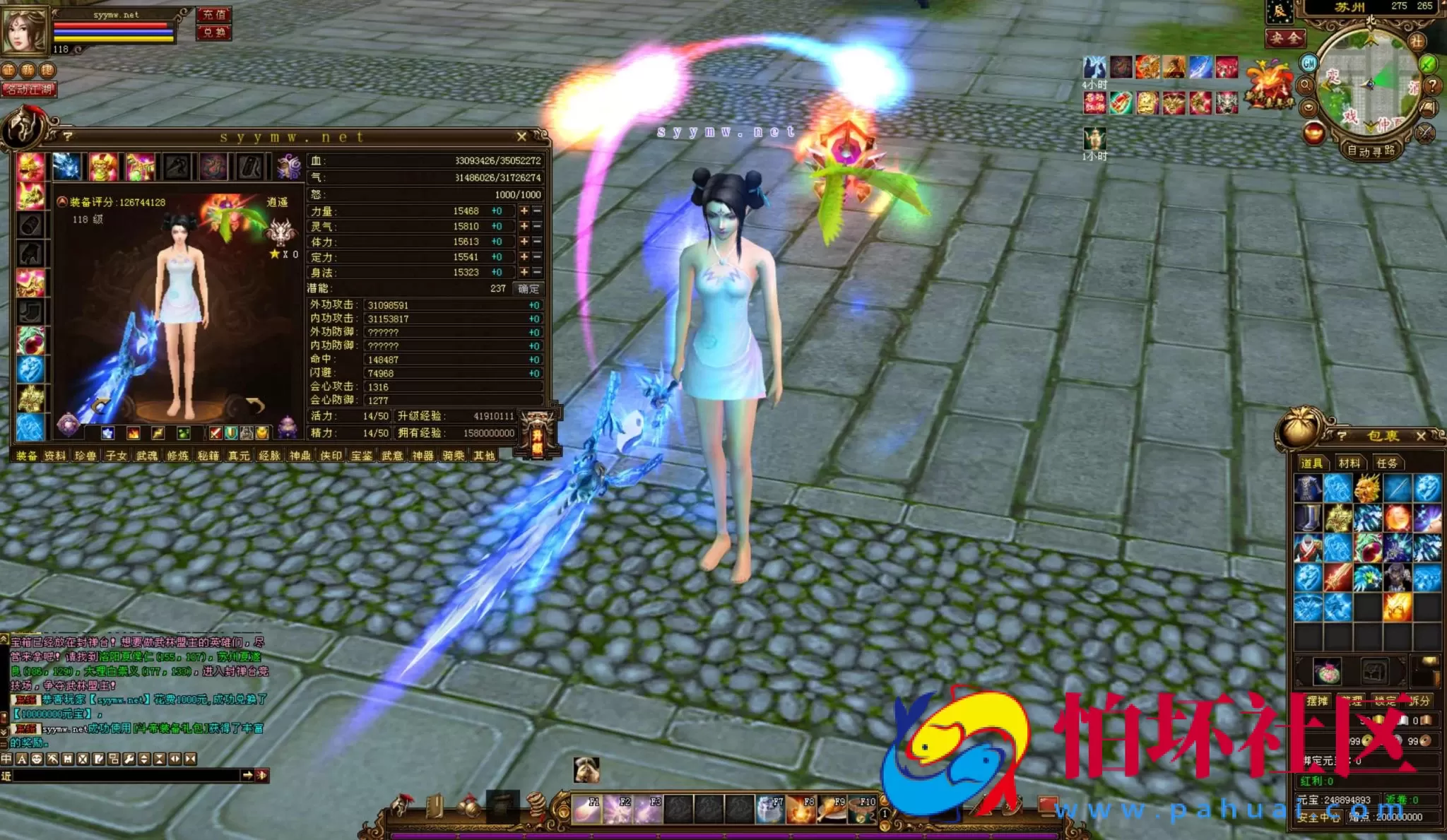Click the 摆摊 stall button
Image resolution: width=1447 pixels, height=840 pixels.
(1317, 700)
